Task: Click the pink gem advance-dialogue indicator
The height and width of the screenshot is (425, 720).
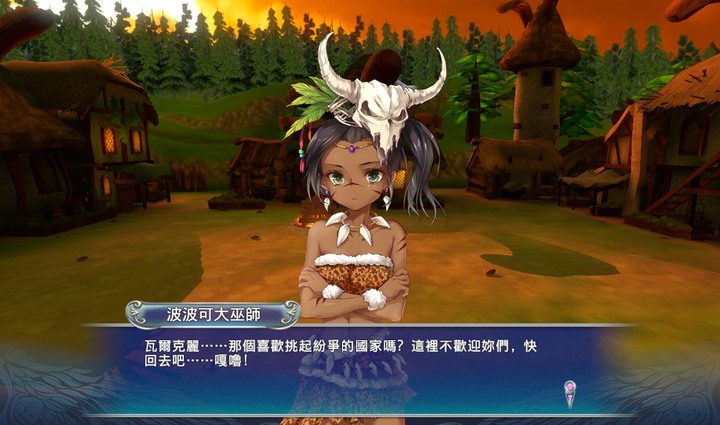Action: pos(570,389)
